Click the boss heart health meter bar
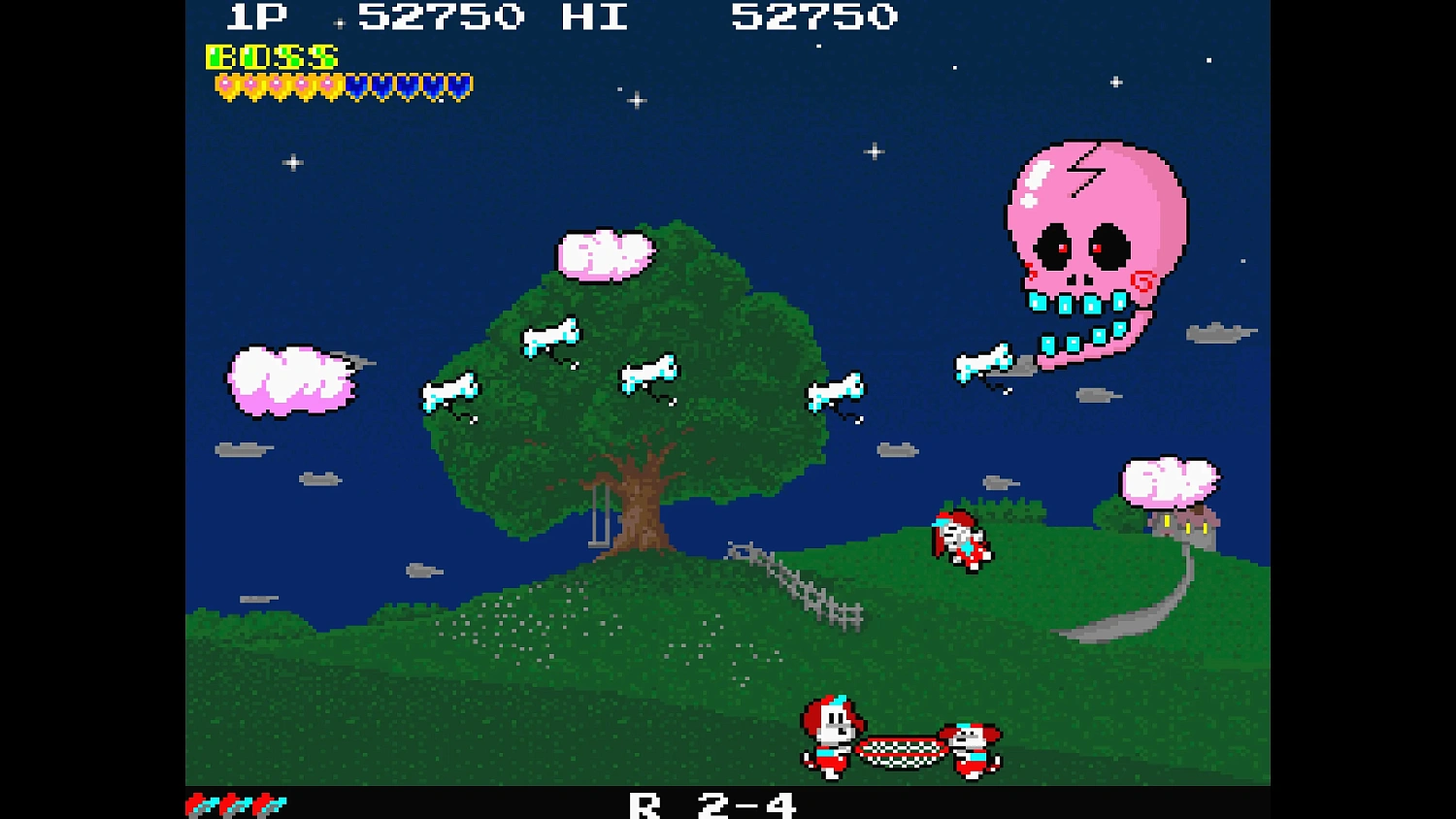Image resolution: width=1456 pixels, height=819 pixels. point(340,85)
